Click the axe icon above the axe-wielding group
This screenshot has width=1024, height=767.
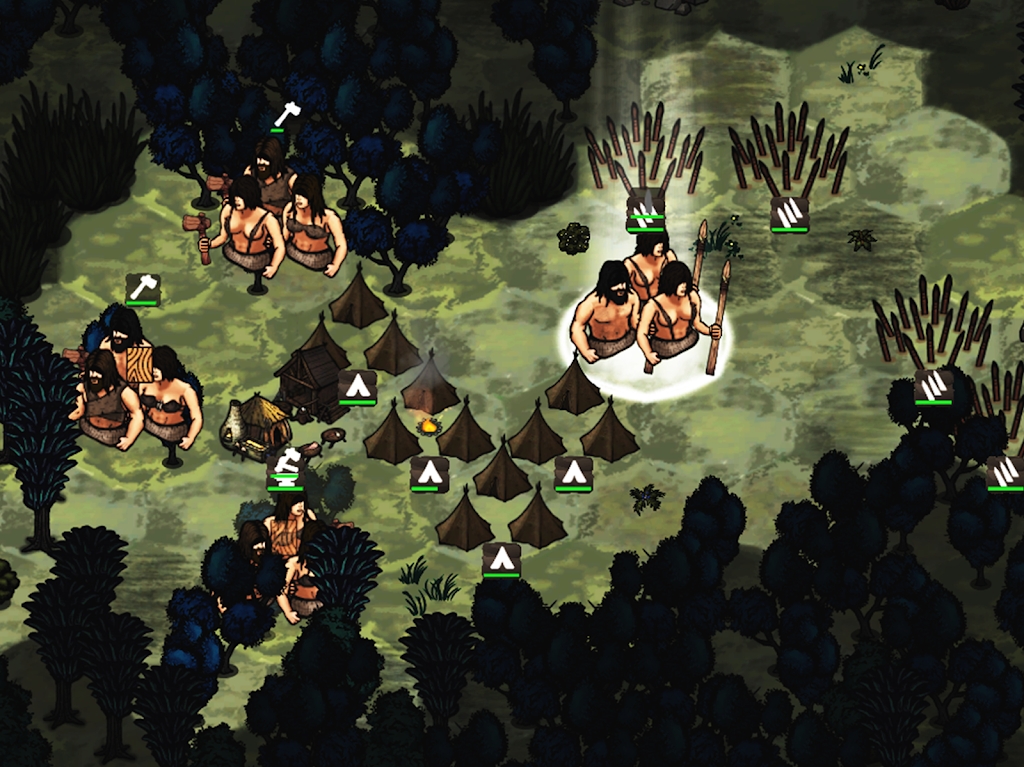click(287, 115)
